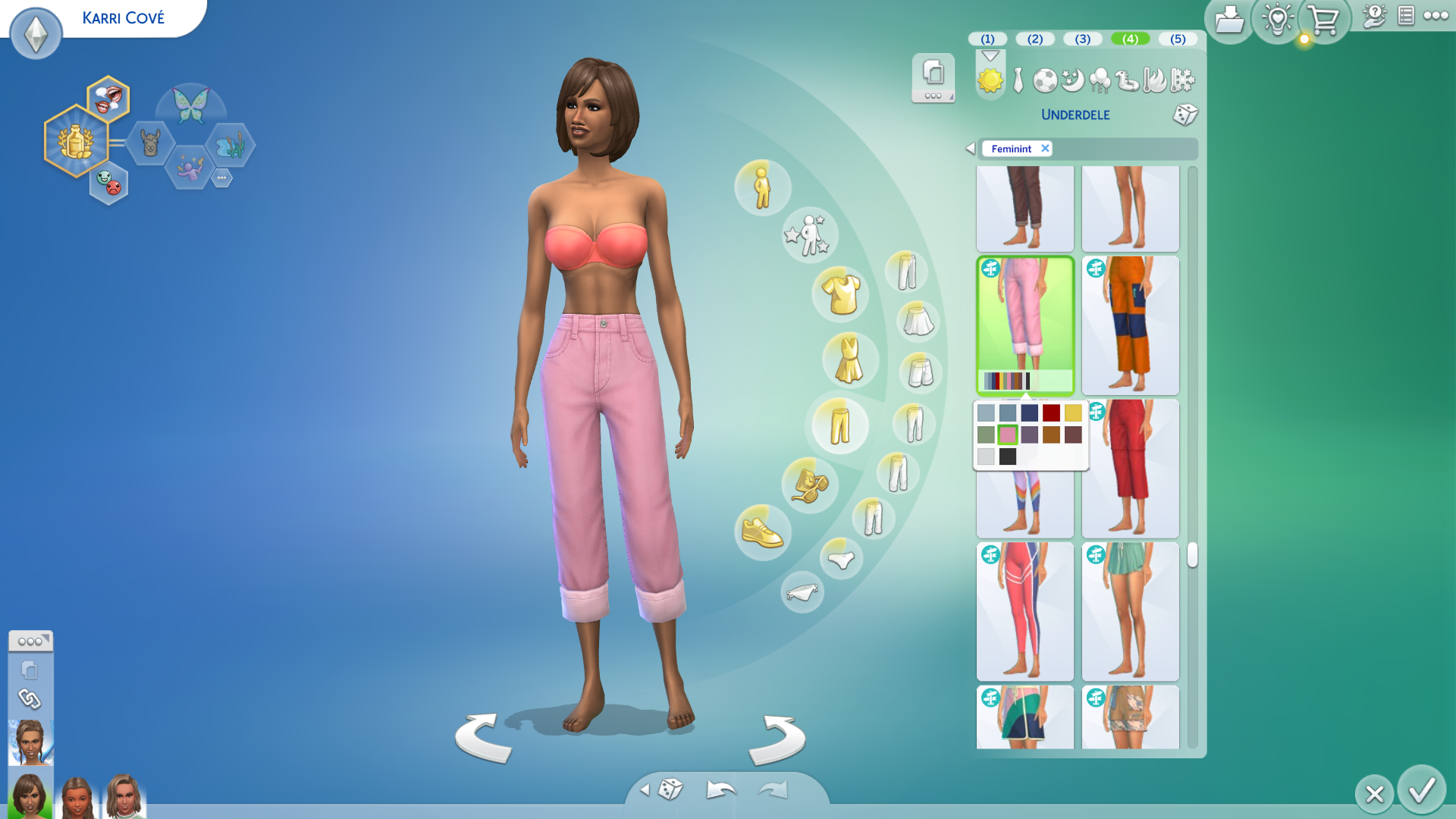The width and height of the screenshot is (1456, 819).
Task: Rotate the Sim with right arrow
Action: coord(777,739)
